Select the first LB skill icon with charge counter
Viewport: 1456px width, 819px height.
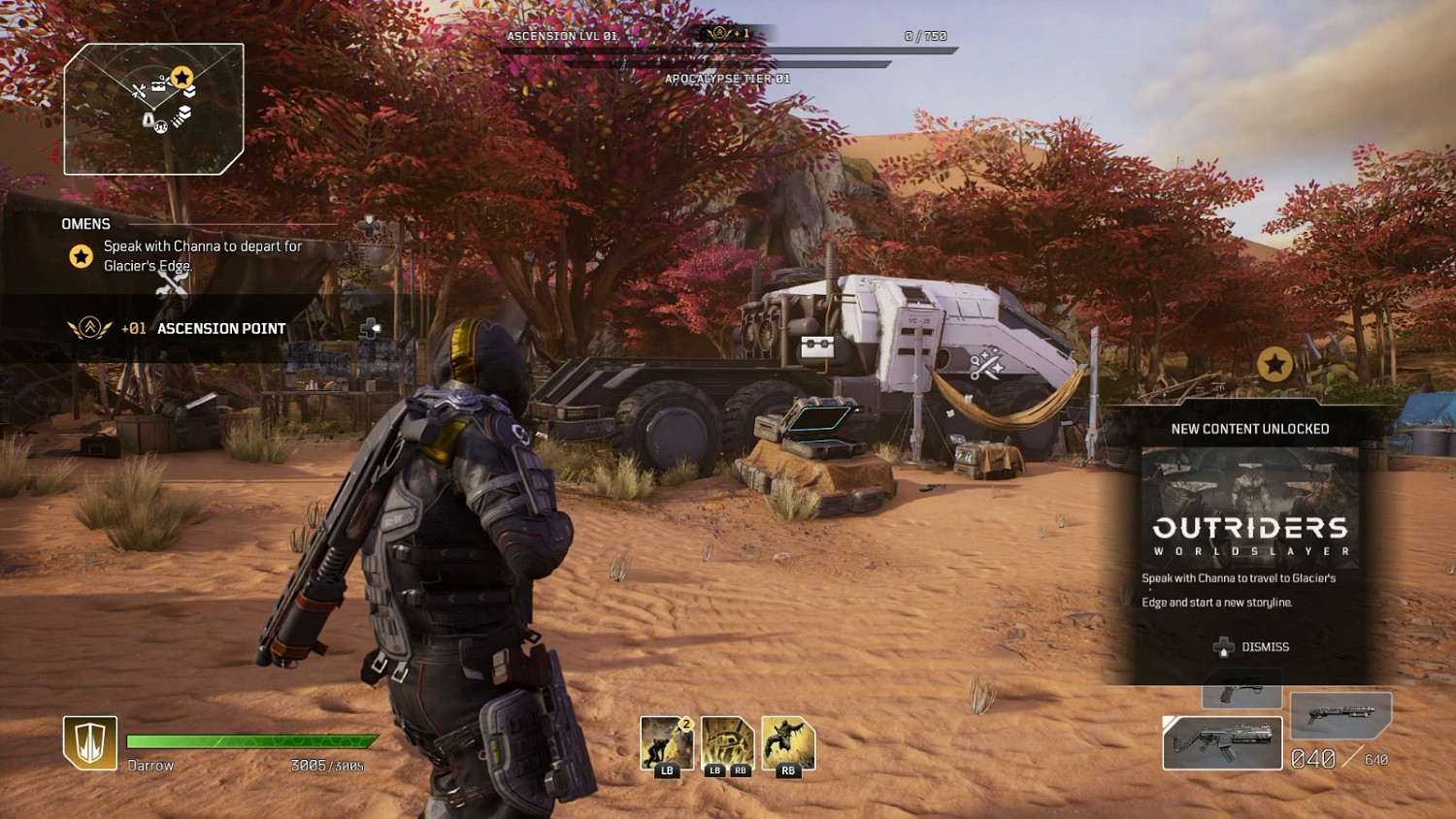[x=666, y=743]
